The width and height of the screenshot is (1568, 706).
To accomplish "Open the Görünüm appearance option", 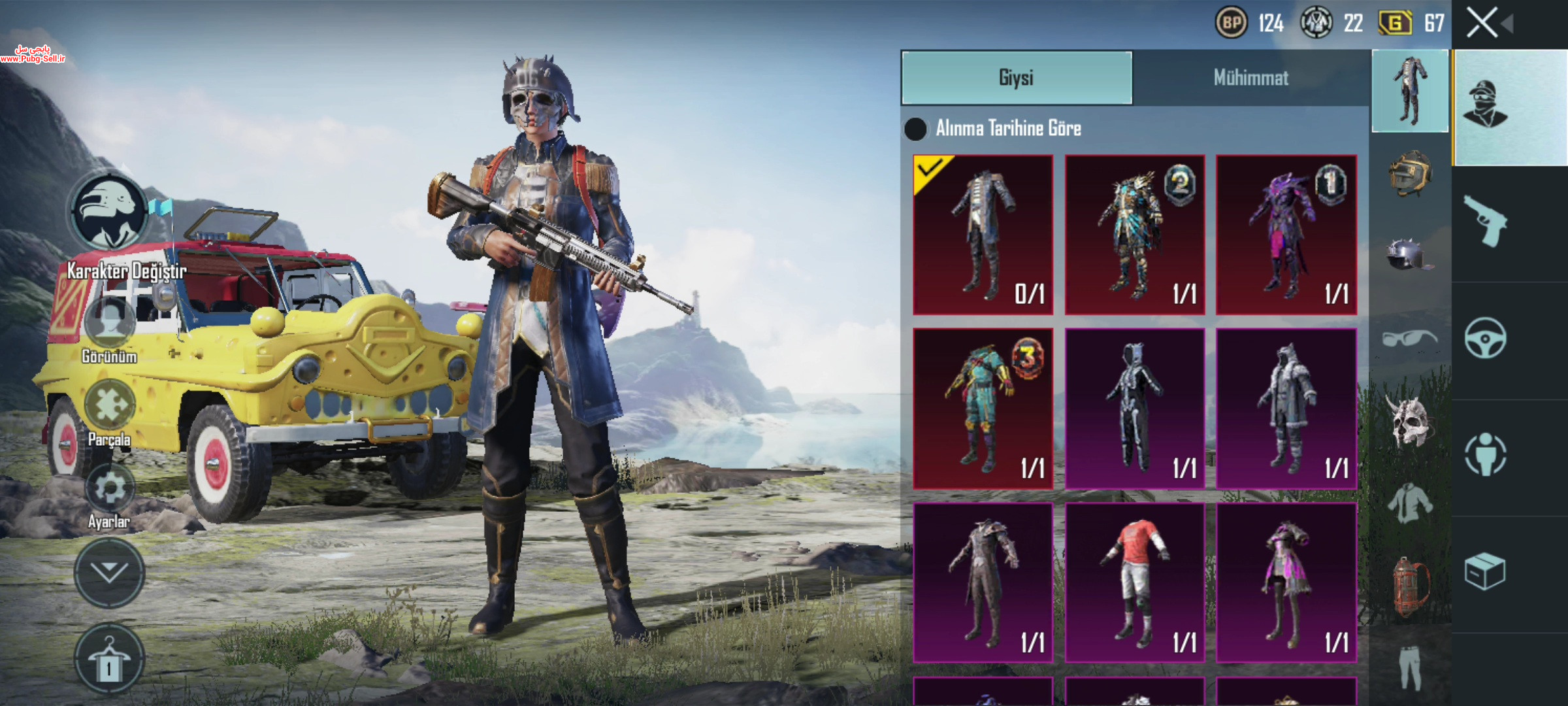I will (110, 324).
